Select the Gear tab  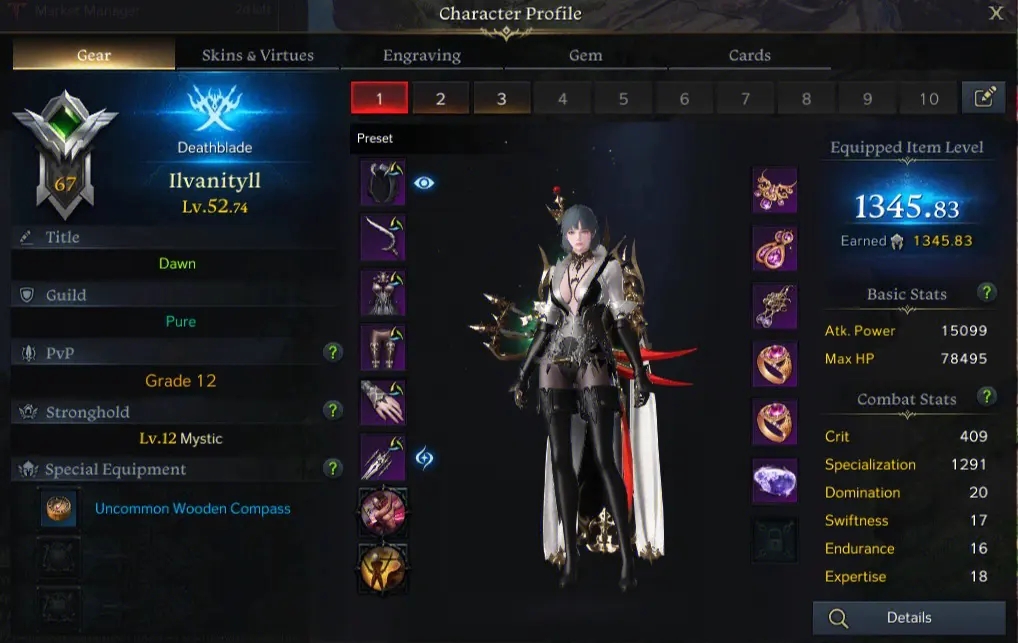pos(94,55)
